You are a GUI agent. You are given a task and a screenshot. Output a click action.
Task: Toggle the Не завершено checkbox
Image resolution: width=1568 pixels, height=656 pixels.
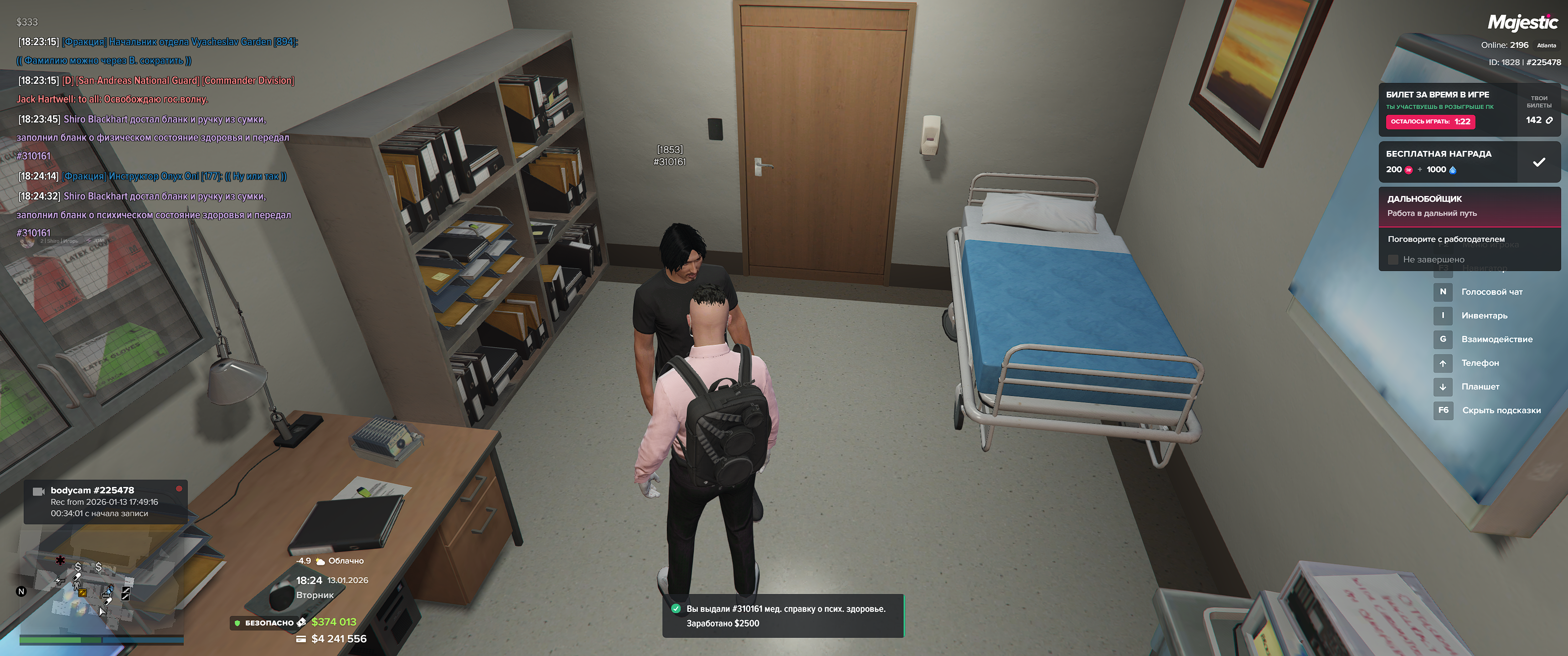click(x=1393, y=260)
